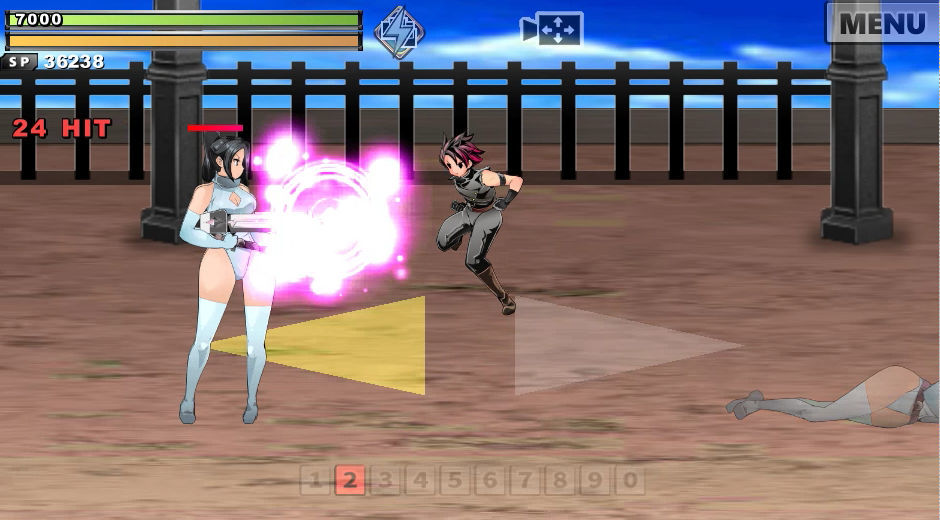Switch to number slot 9
The image size is (940, 520).
point(595,481)
